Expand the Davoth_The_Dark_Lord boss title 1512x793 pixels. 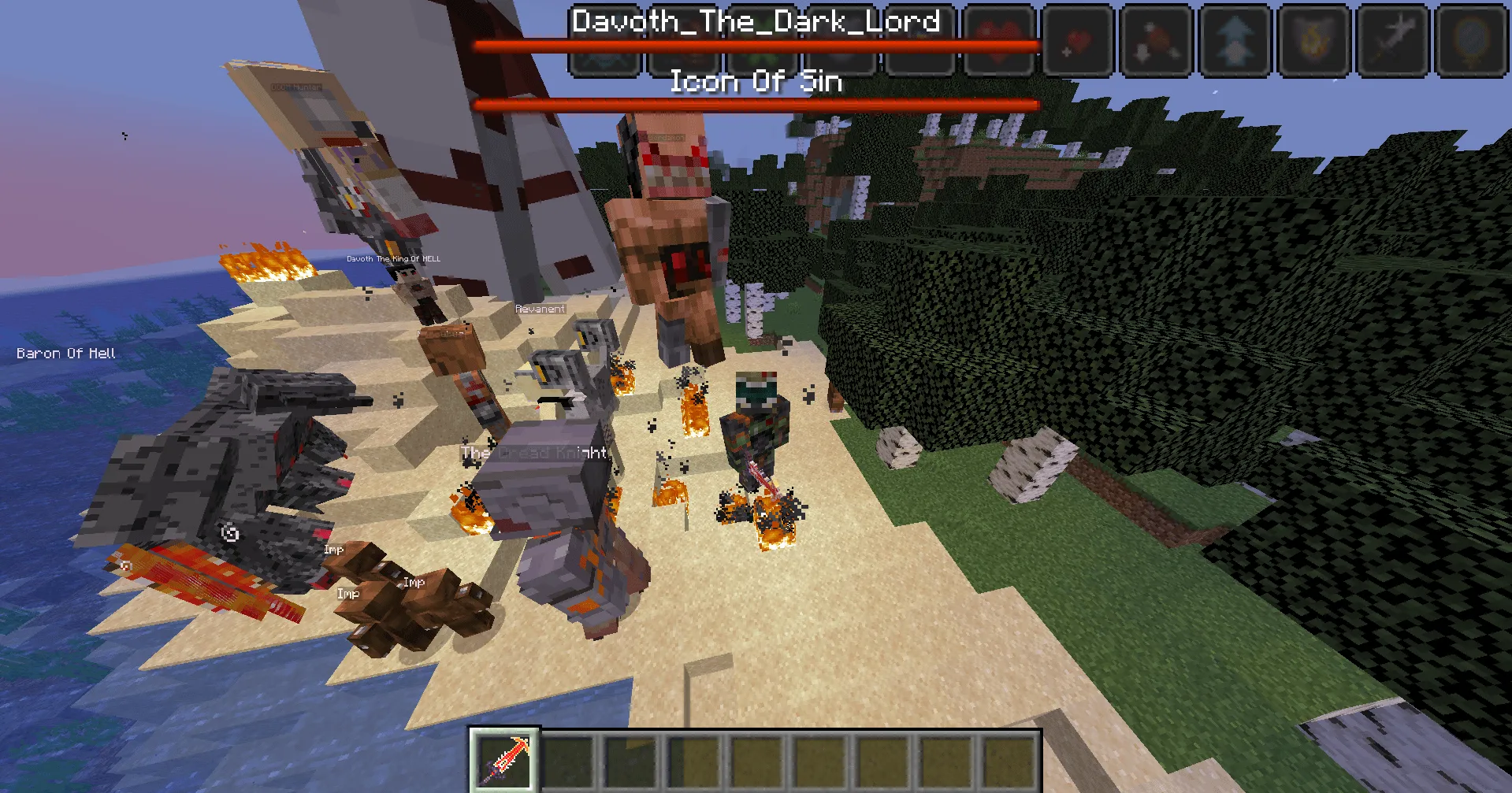pyautogui.click(x=754, y=20)
